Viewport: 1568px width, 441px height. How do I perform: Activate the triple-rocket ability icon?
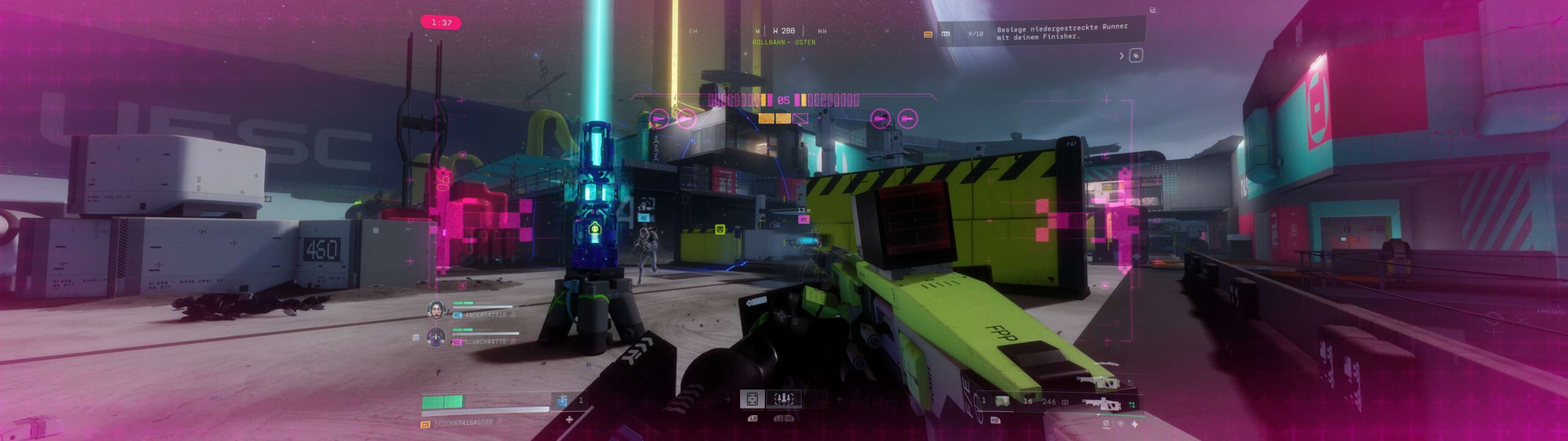(784, 399)
